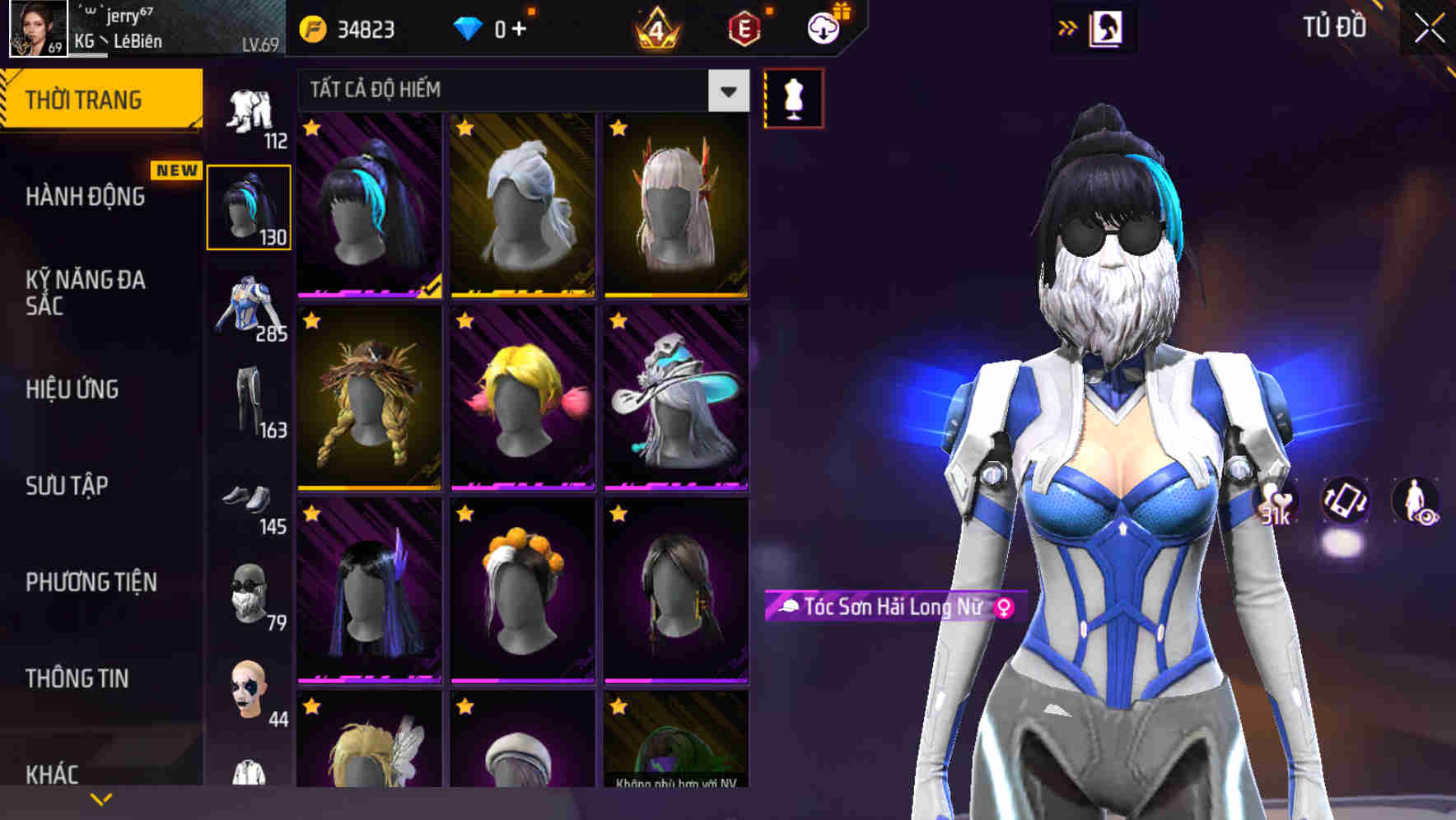
Task: Toggle the star on the yellow pigtails hairstyle
Action: (x=465, y=322)
